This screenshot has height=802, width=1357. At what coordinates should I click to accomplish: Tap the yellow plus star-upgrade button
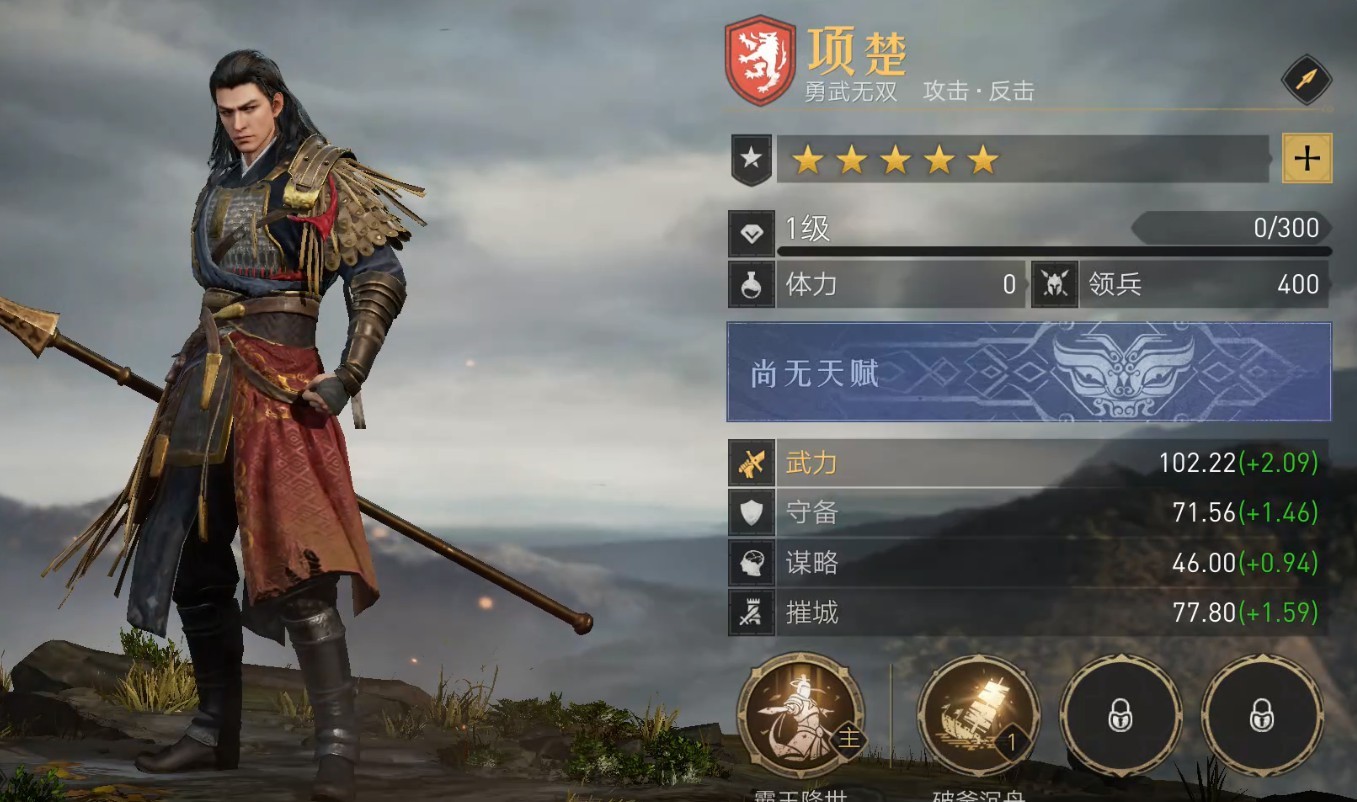(1307, 158)
